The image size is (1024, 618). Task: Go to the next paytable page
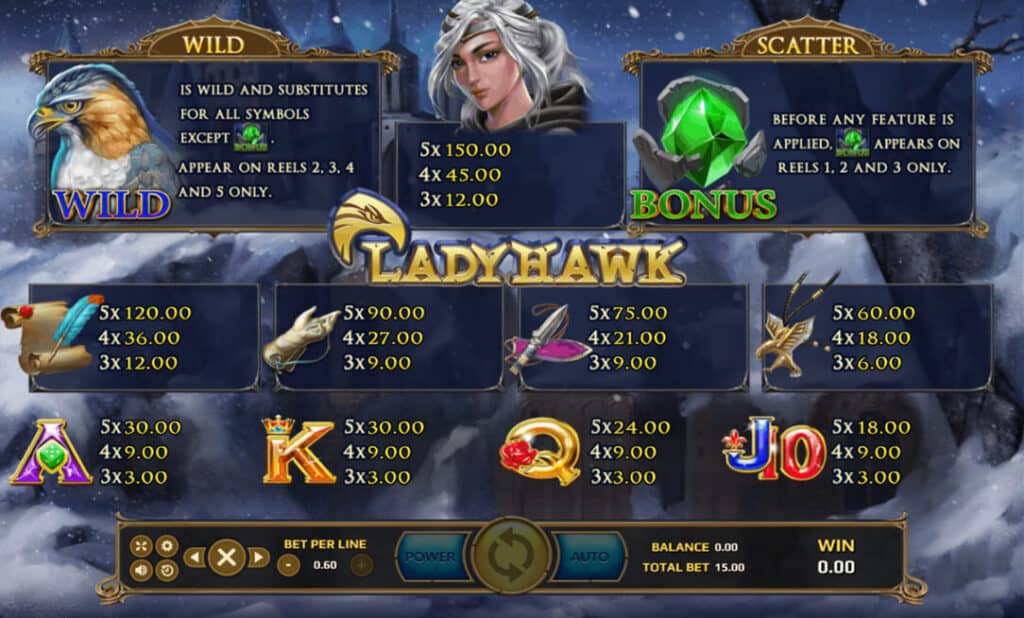(259, 557)
